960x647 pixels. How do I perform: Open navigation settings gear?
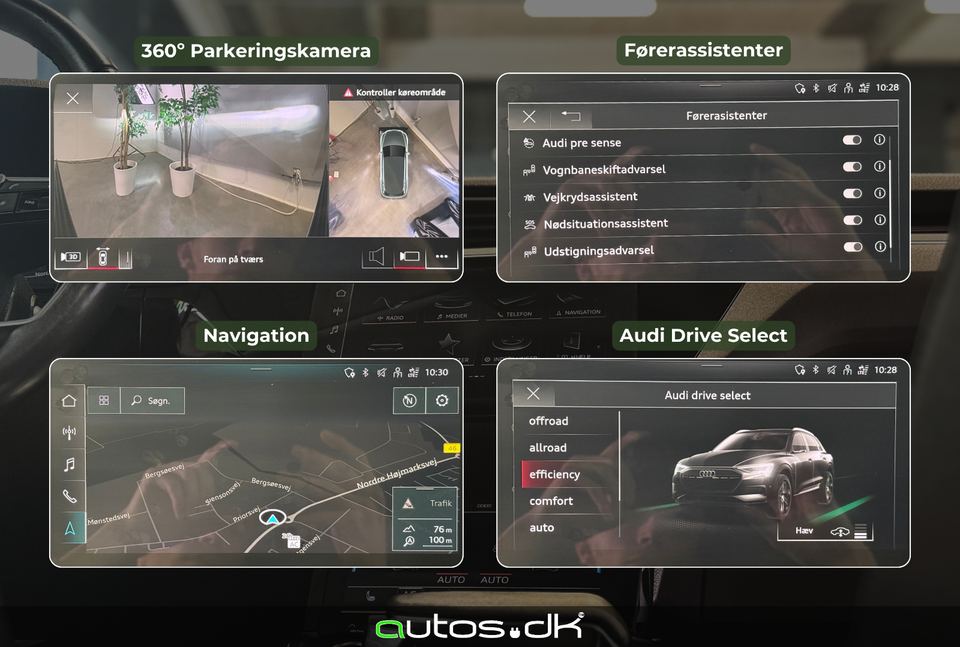coord(441,401)
